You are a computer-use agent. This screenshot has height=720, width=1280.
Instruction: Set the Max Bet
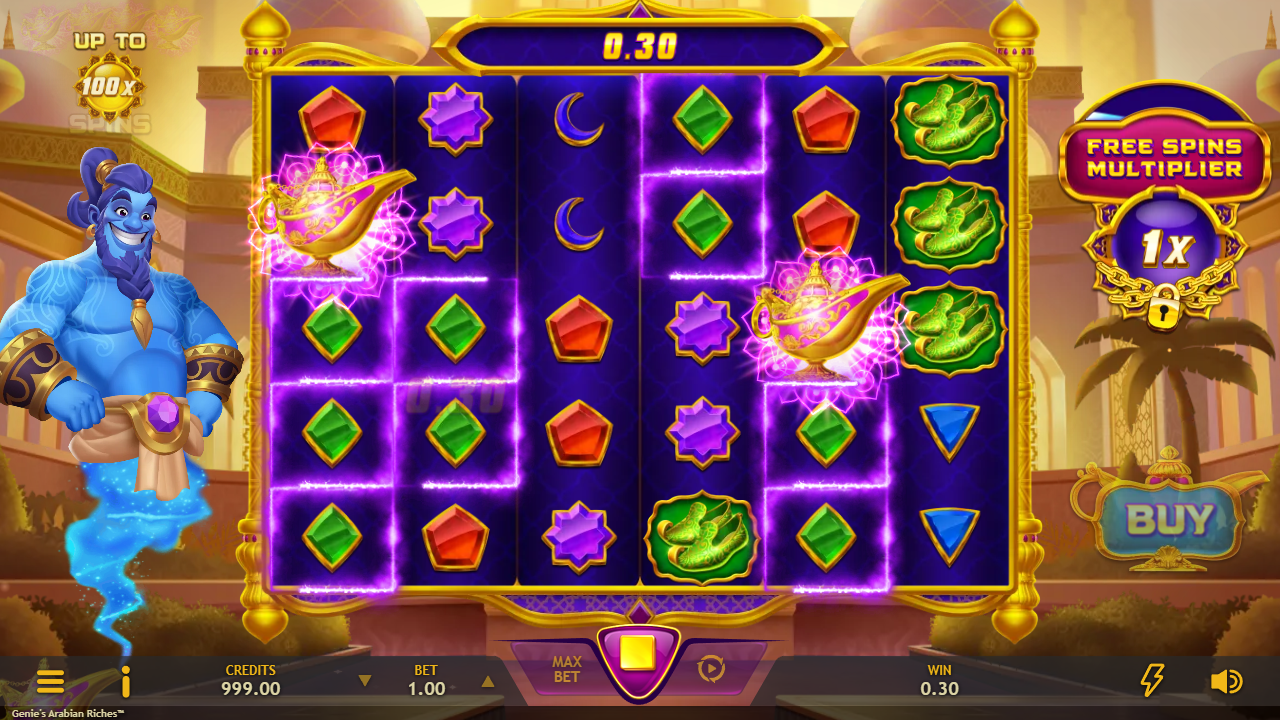566,669
